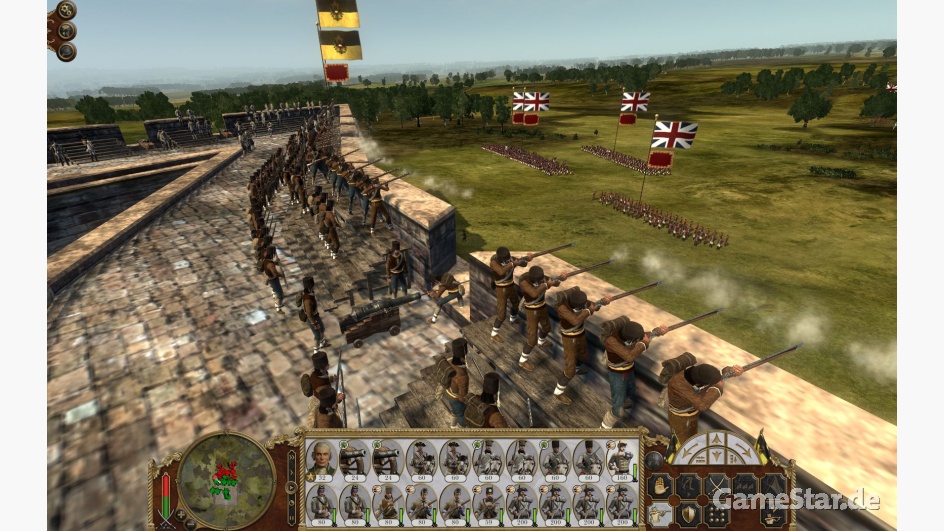Open the dotted grid formation button
The width and height of the screenshot is (944, 531).
pyautogui.click(x=715, y=513)
